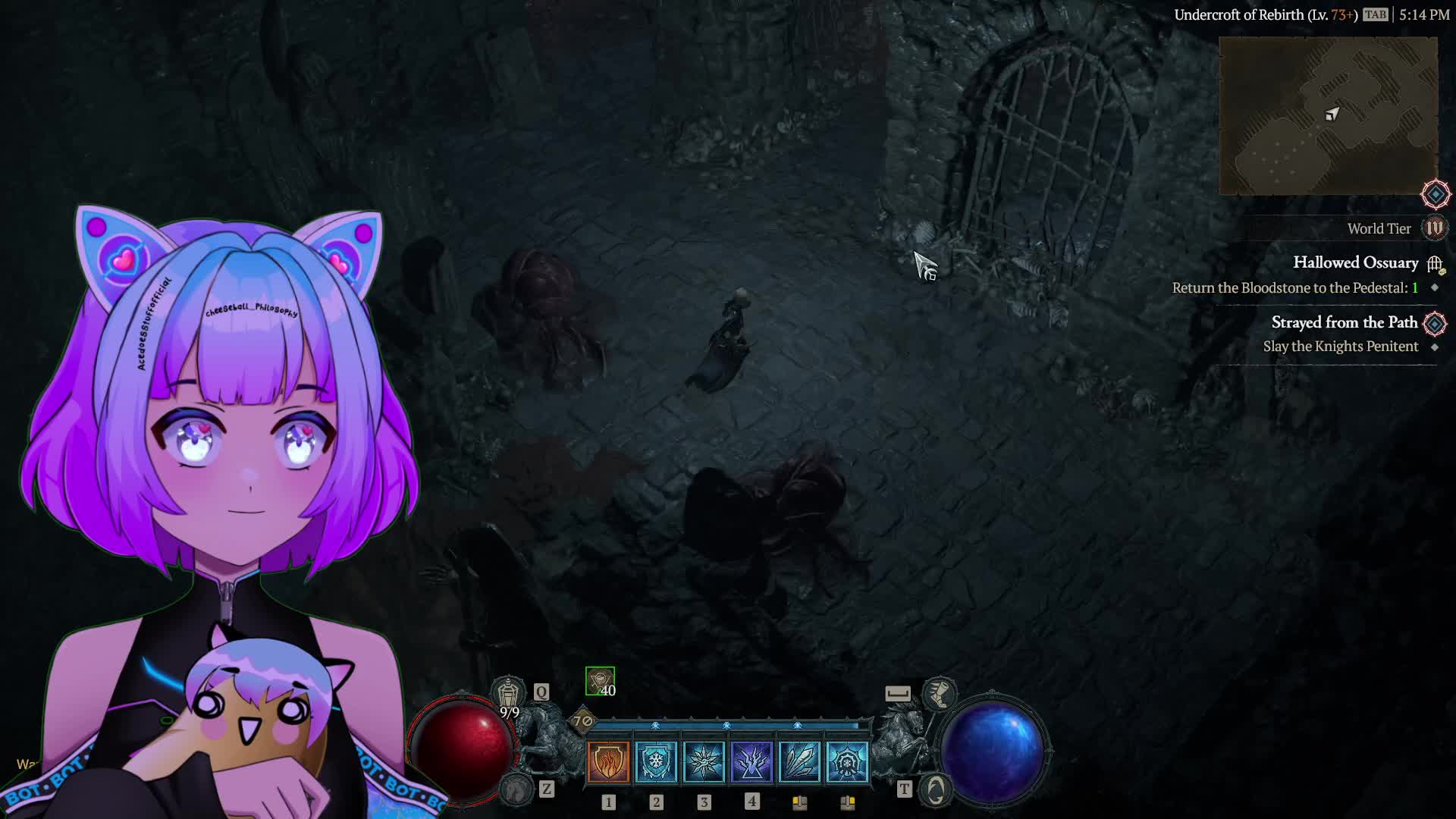Screen dimensions: 1456x819
Task: Use the frost star burst skill
Action: [x=704, y=761]
